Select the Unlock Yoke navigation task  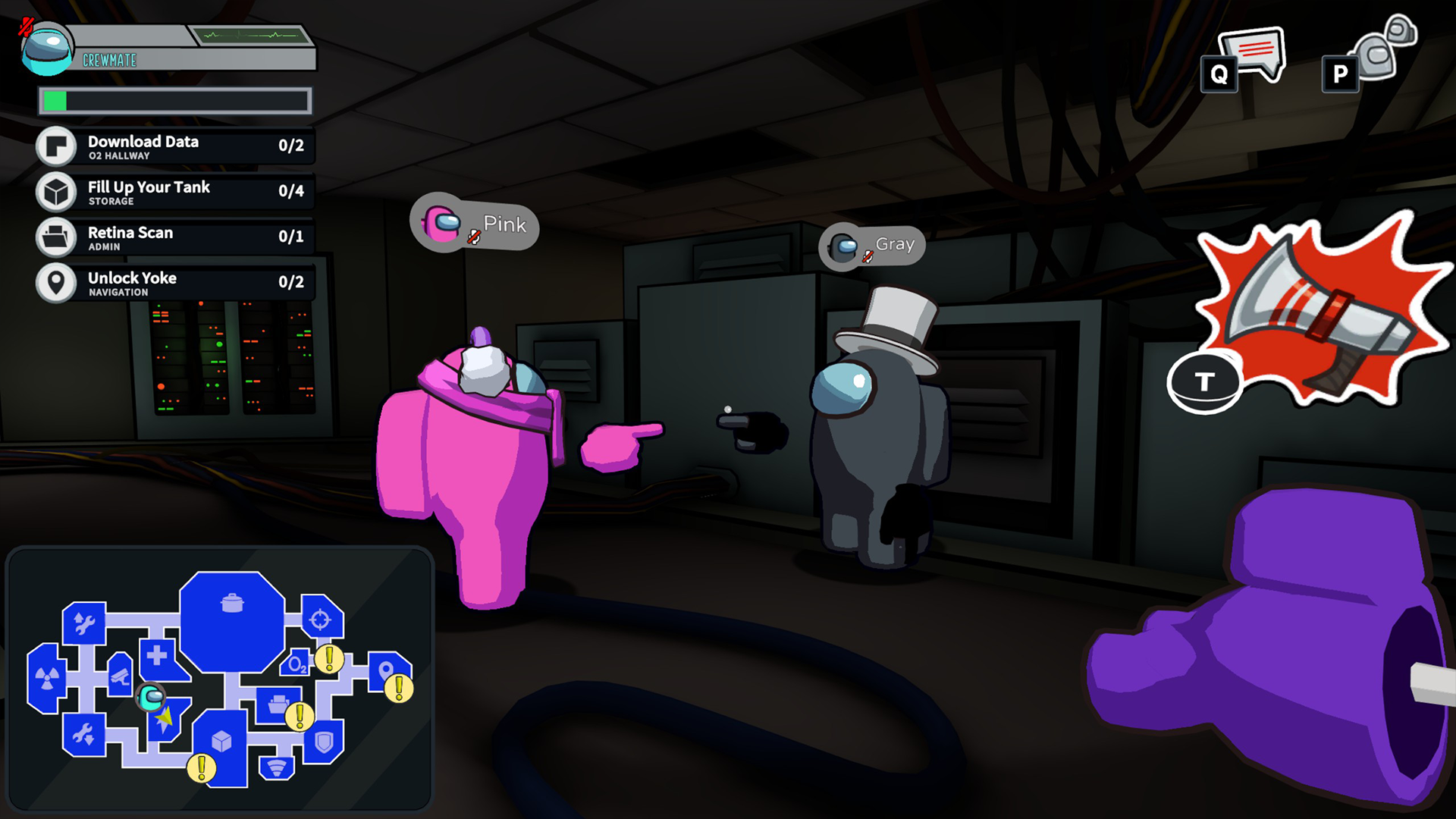(x=174, y=283)
